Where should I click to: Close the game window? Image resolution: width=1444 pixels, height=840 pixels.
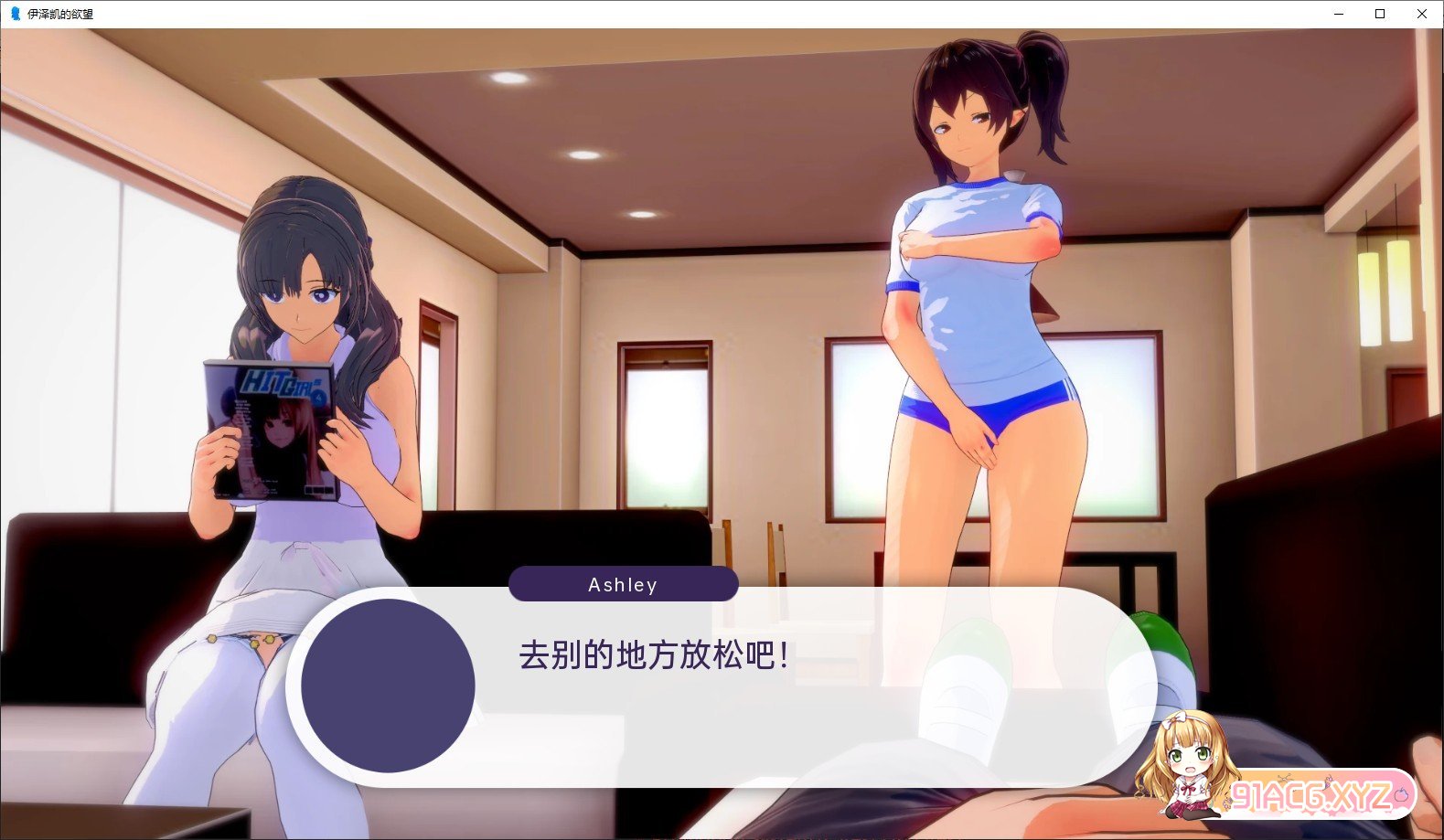(1421, 14)
